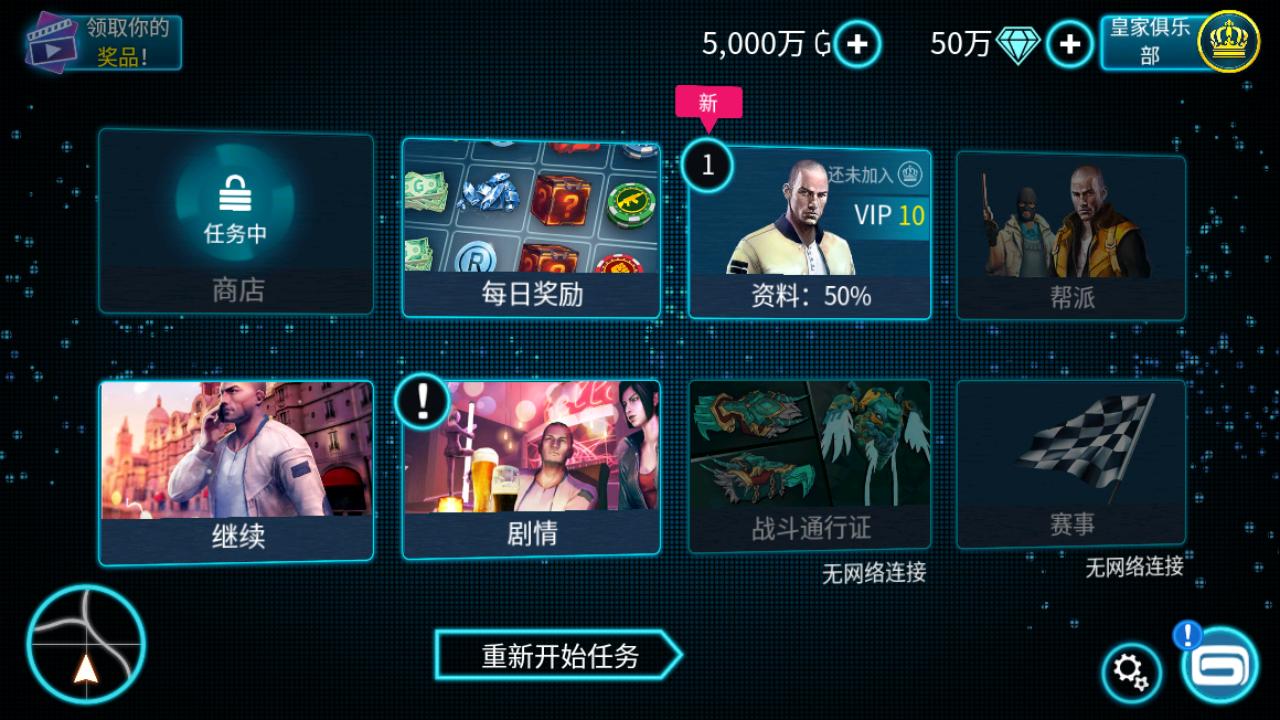Screen dimensions: 1280x720
Task: Click the 资料：50% profile progress bar
Action: pos(810,295)
